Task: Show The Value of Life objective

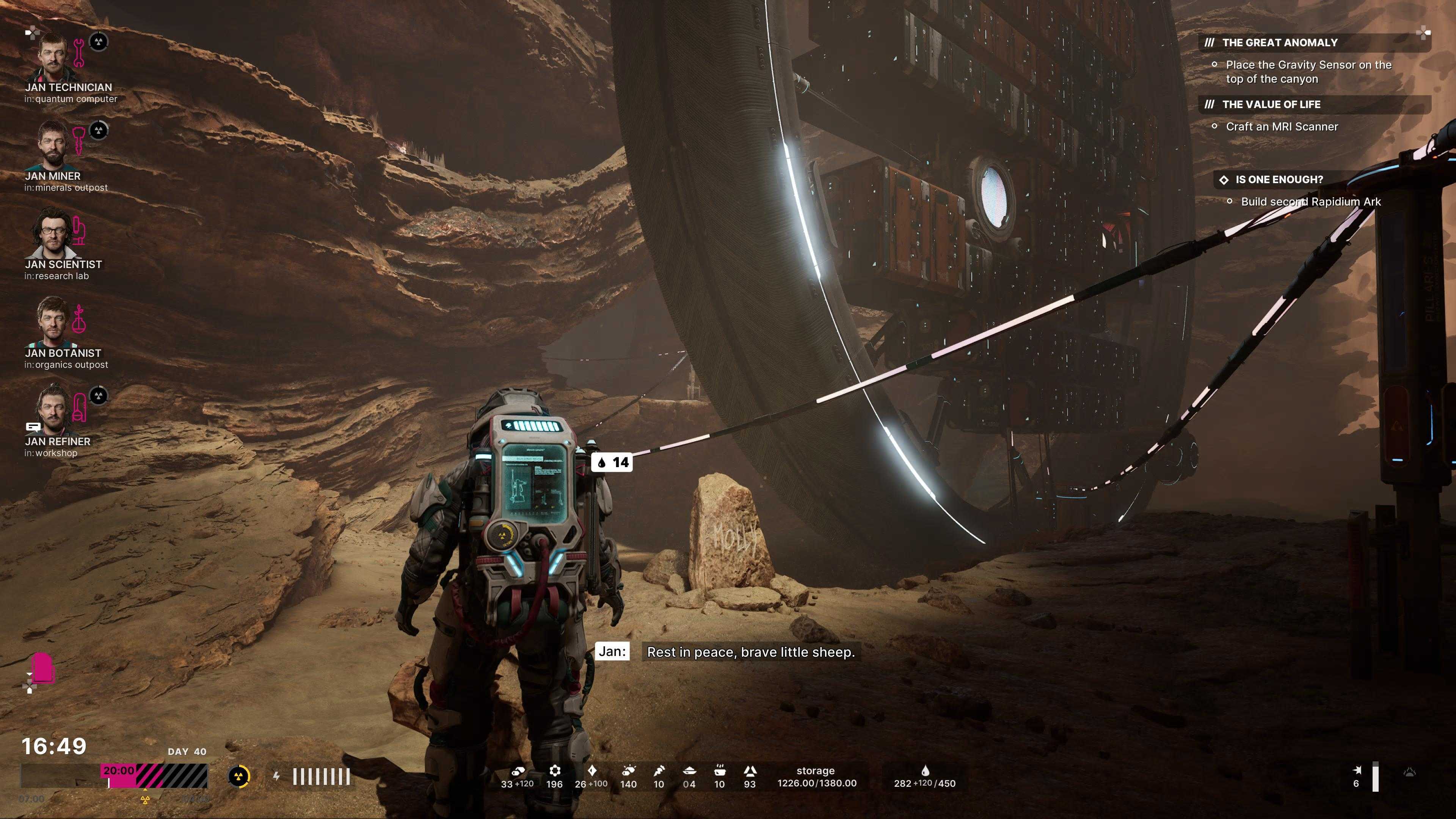Action: coord(1271,105)
